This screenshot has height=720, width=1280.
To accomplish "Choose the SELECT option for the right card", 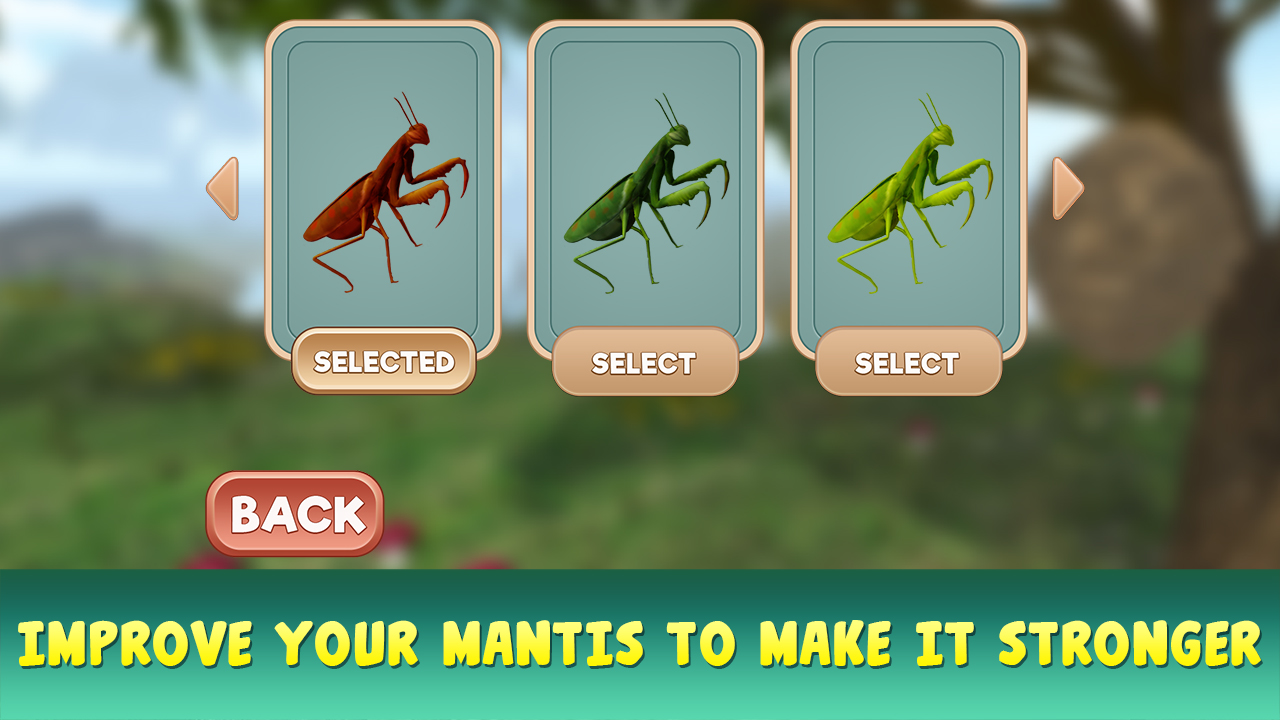I will pos(908,362).
